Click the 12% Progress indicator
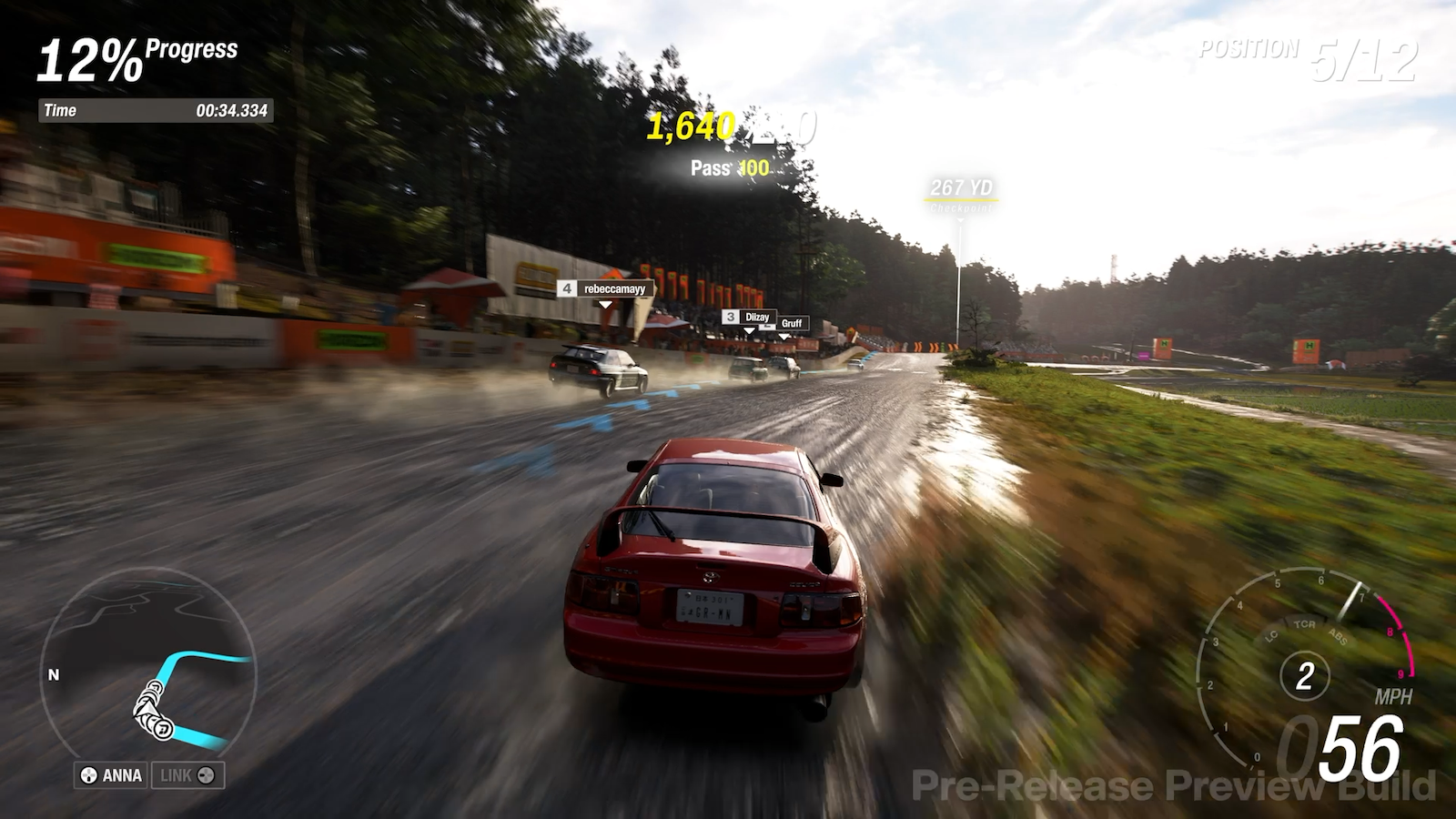 point(136,59)
